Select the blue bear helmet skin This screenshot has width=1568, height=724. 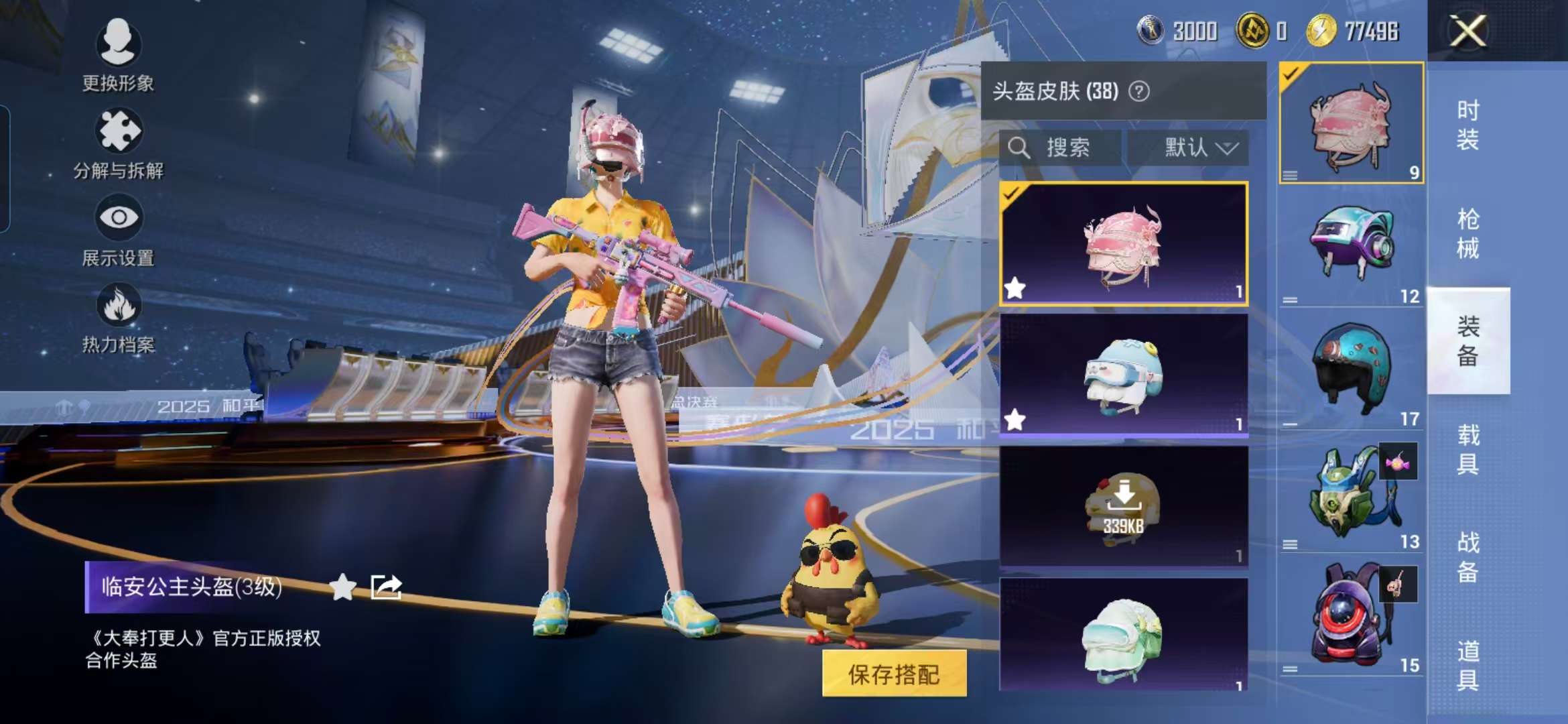[1123, 375]
